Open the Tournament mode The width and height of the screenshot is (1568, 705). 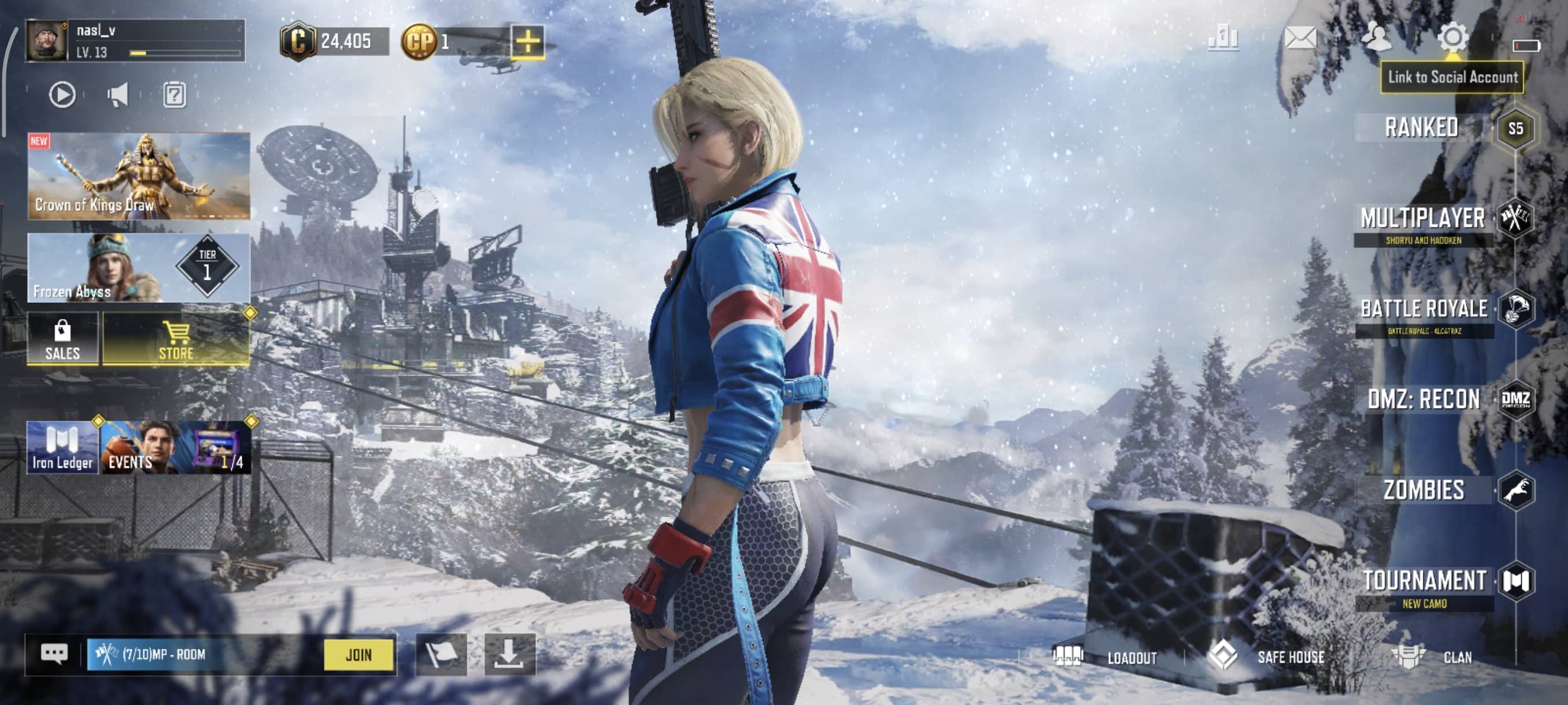click(1423, 581)
